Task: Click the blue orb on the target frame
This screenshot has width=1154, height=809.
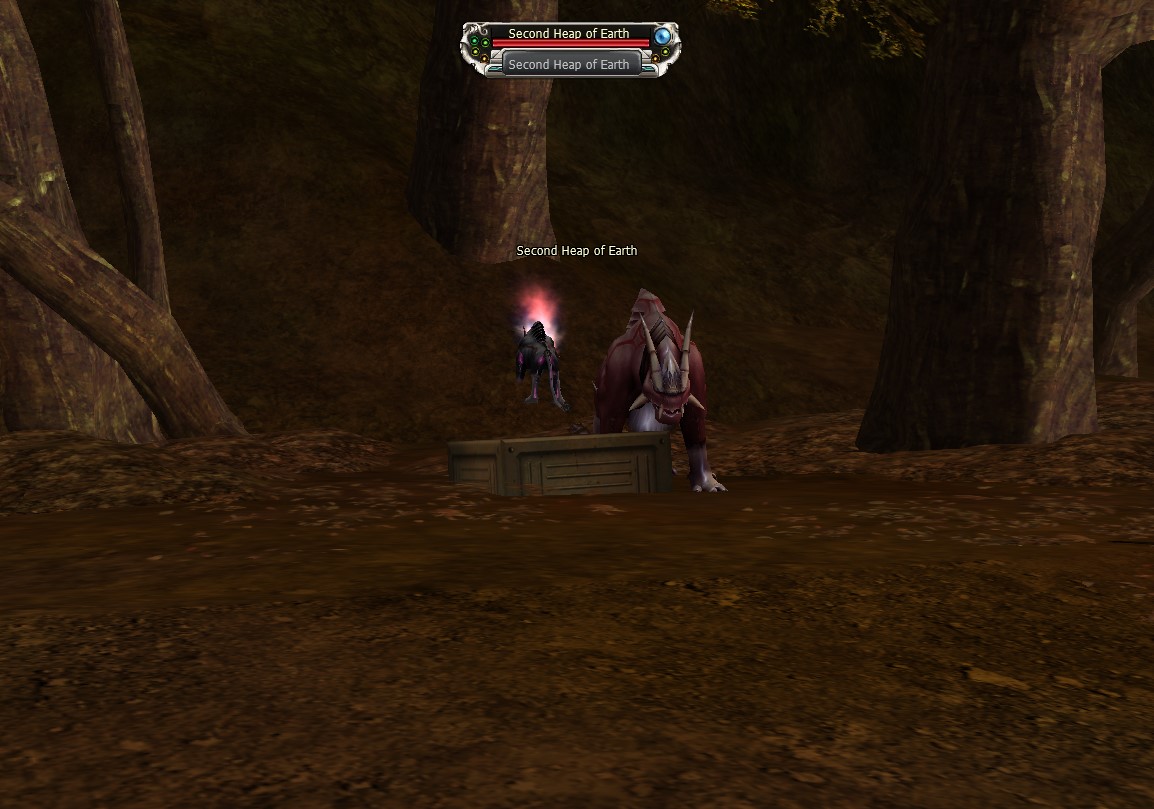Action: point(662,36)
